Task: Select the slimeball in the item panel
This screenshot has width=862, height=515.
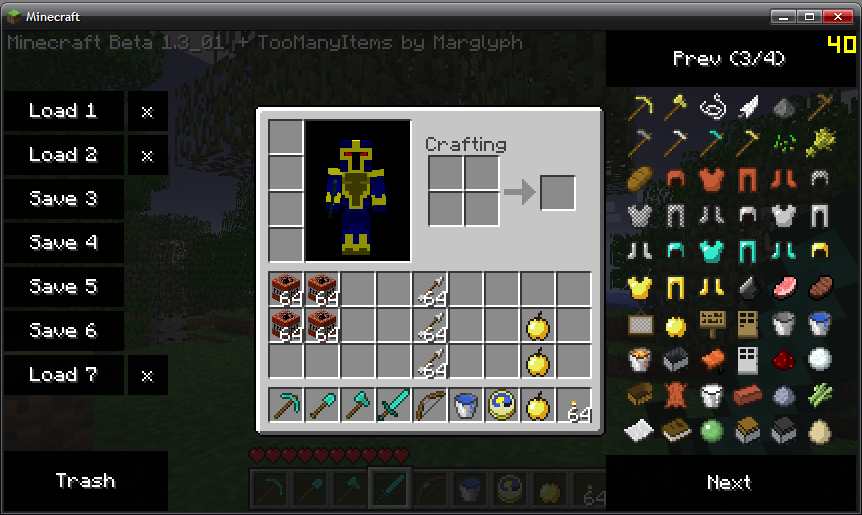Action: pyautogui.click(x=712, y=431)
